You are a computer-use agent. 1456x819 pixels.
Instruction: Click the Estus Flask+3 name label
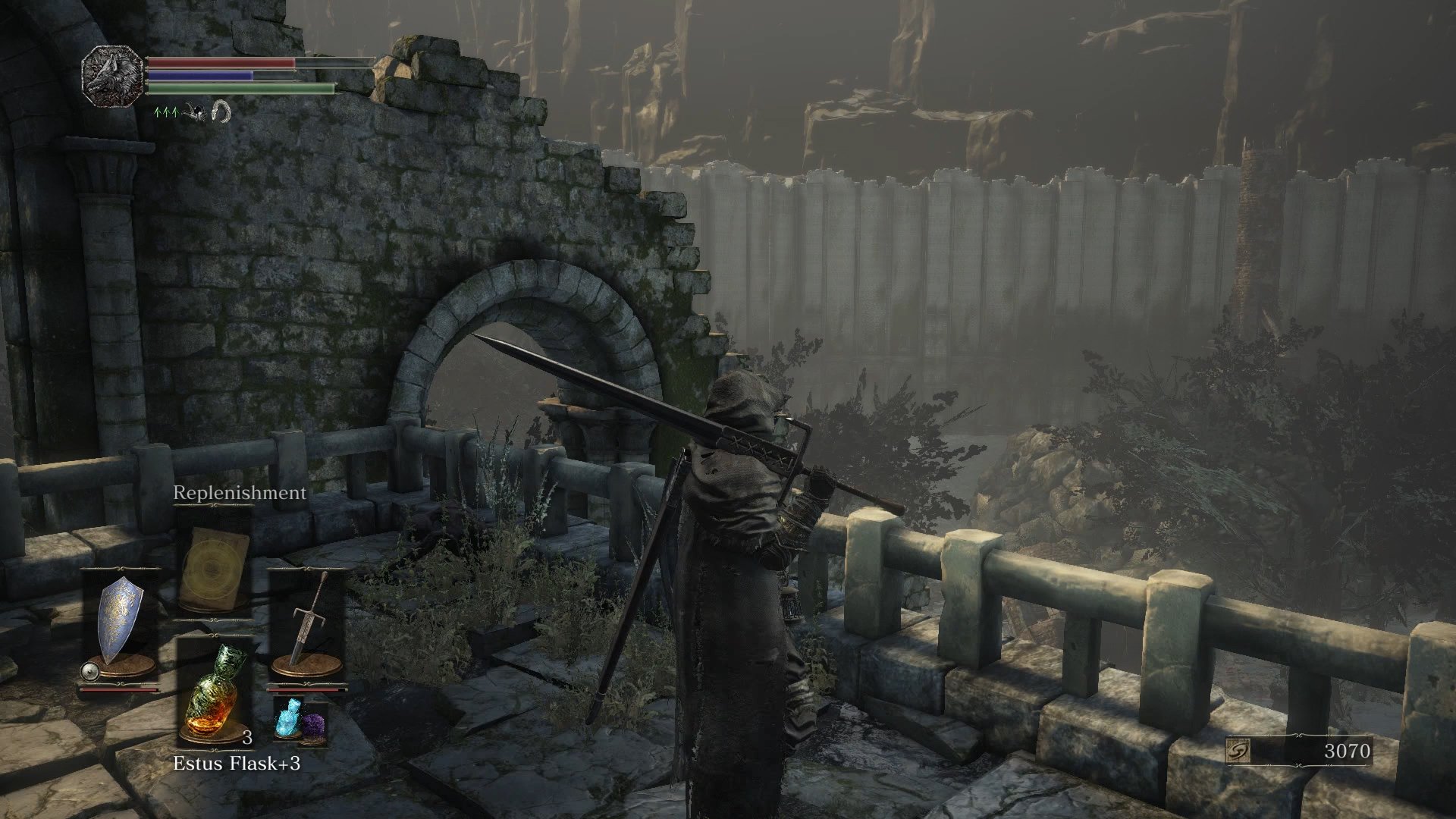click(238, 764)
